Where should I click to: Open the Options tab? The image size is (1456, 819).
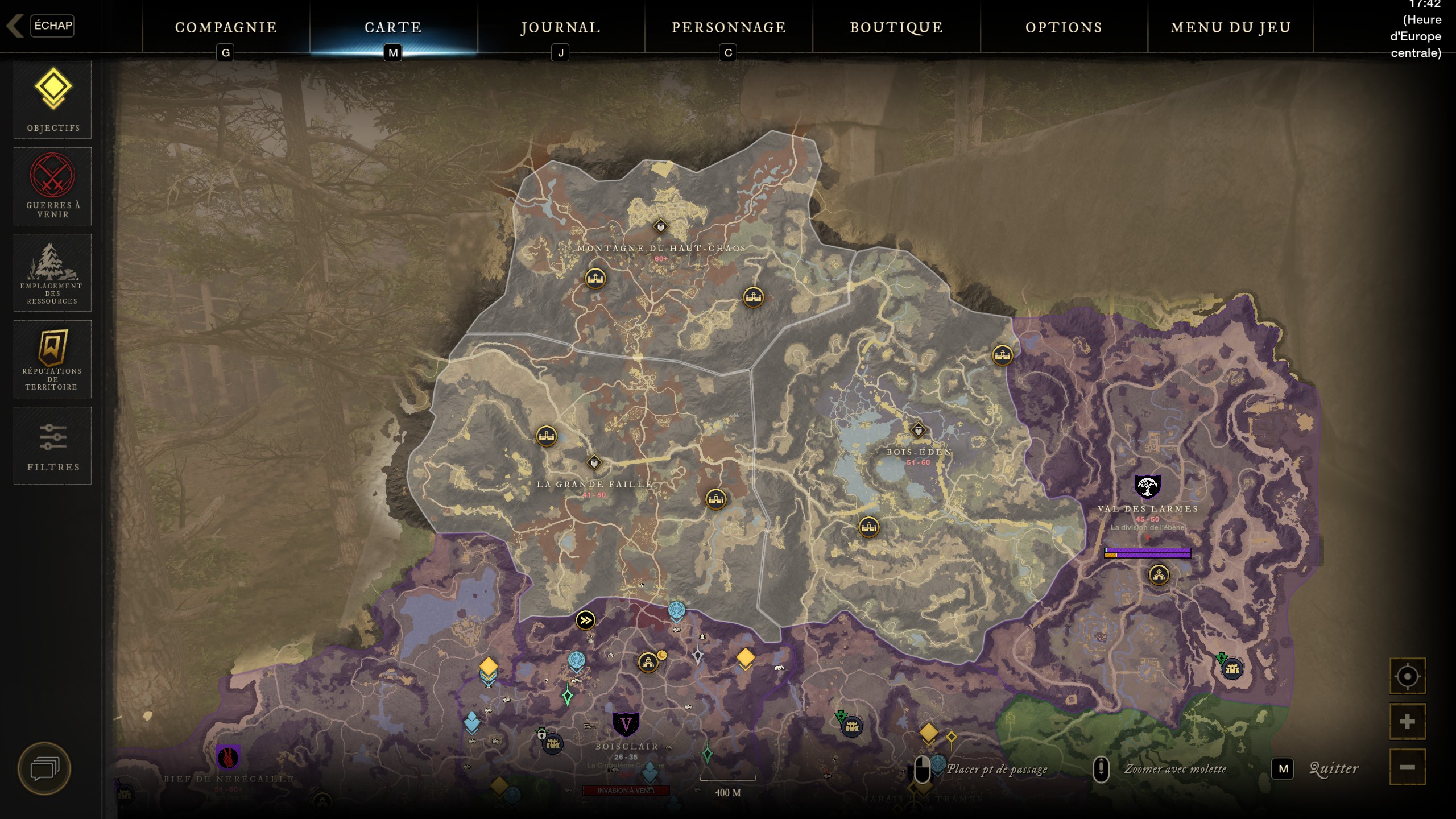(1064, 27)
